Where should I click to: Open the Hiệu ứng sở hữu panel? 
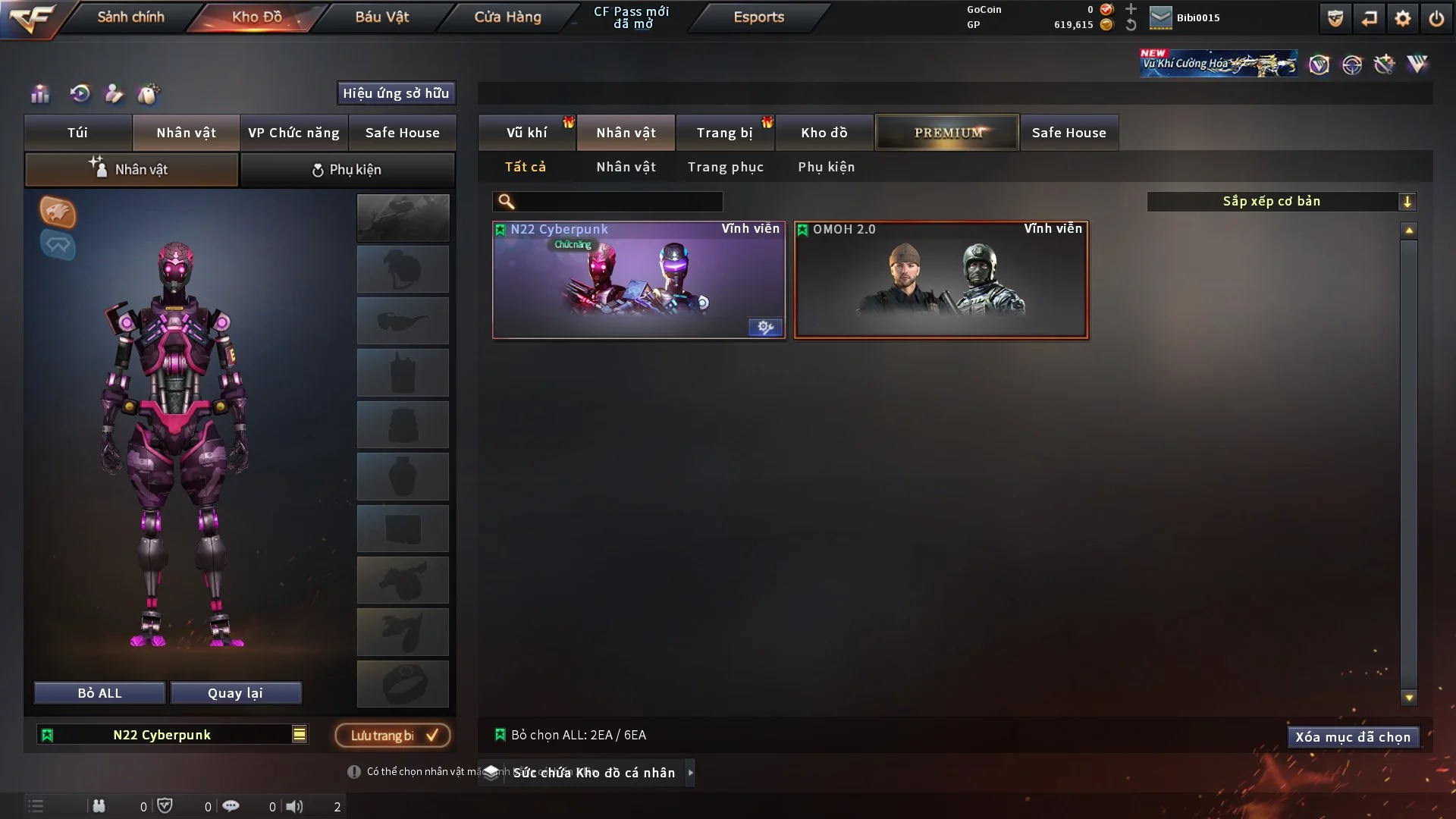click(x=396, y=93)
